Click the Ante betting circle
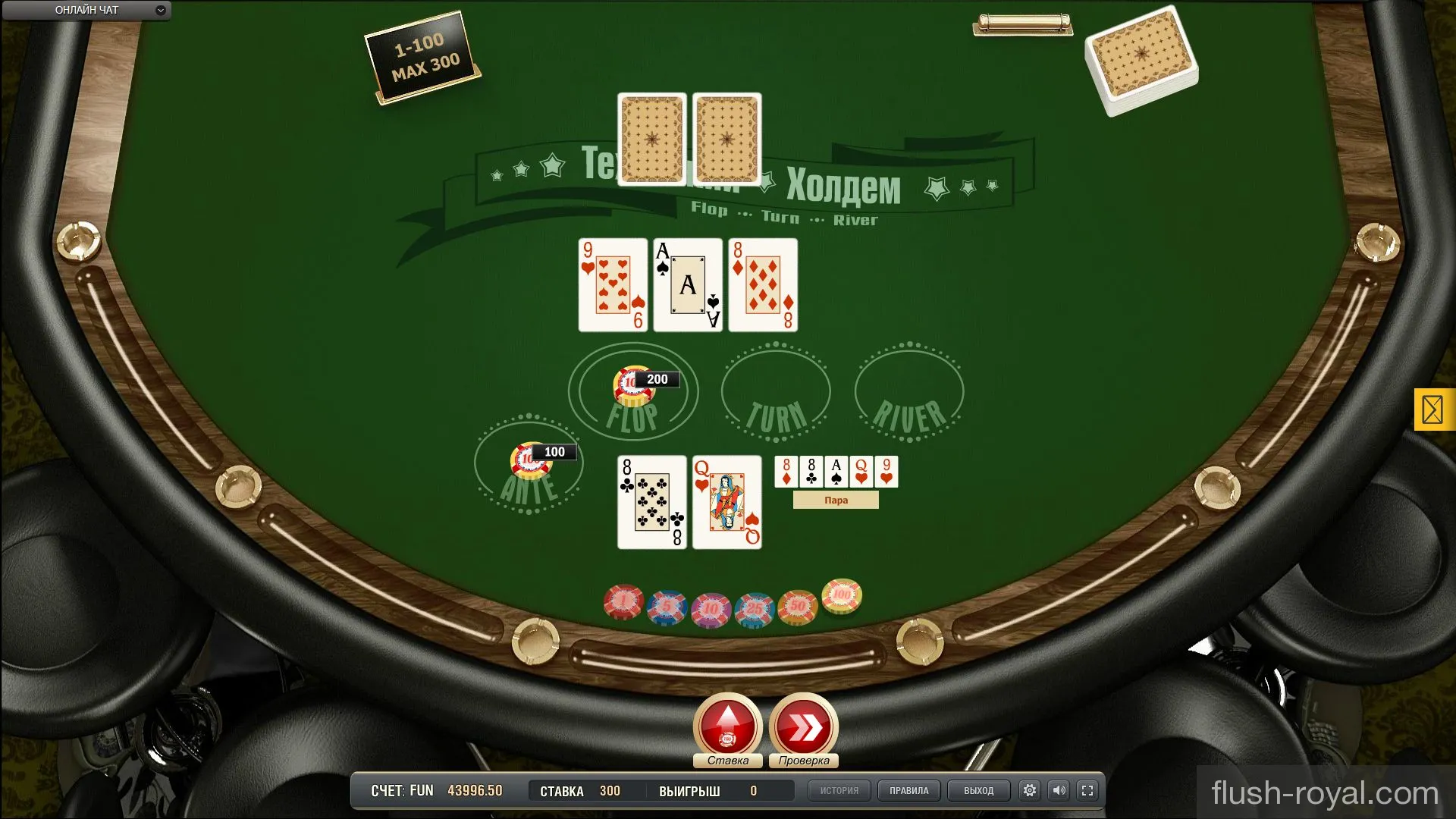1456x819 pixels. [x=529, y=464]
